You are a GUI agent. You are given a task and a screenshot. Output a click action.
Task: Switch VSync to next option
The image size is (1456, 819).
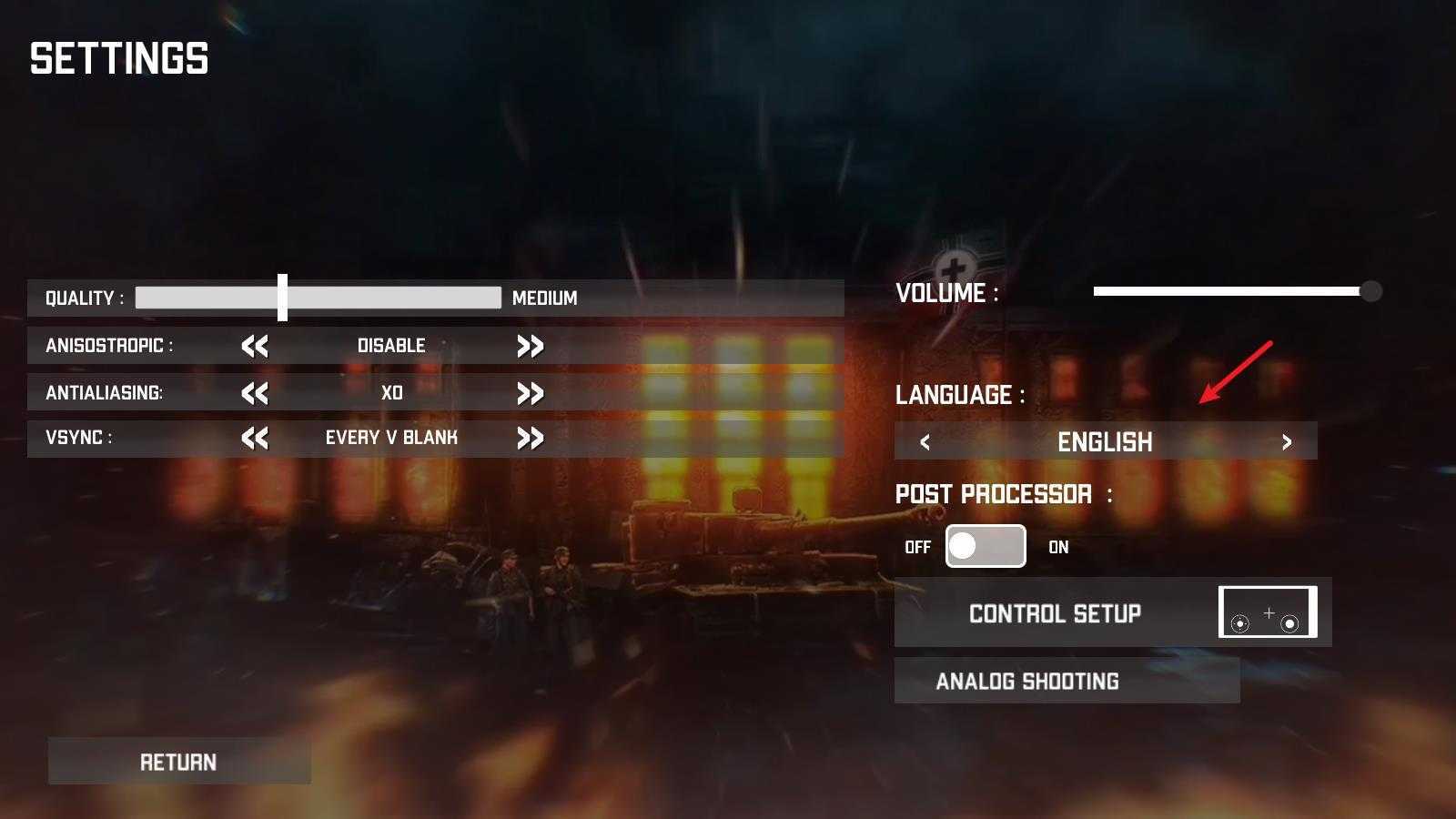[x=530, y=438]
